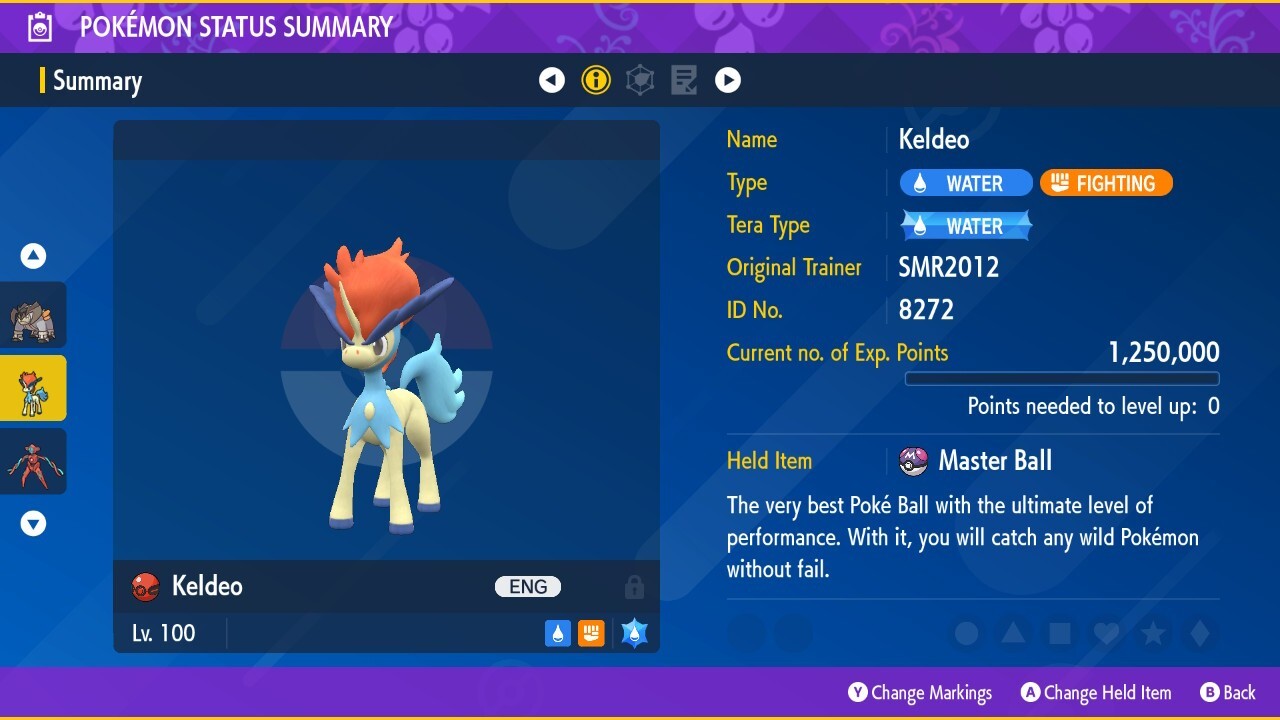Advance to the next page with the right arrow
1280x720 pixels.
click(728, 80)
